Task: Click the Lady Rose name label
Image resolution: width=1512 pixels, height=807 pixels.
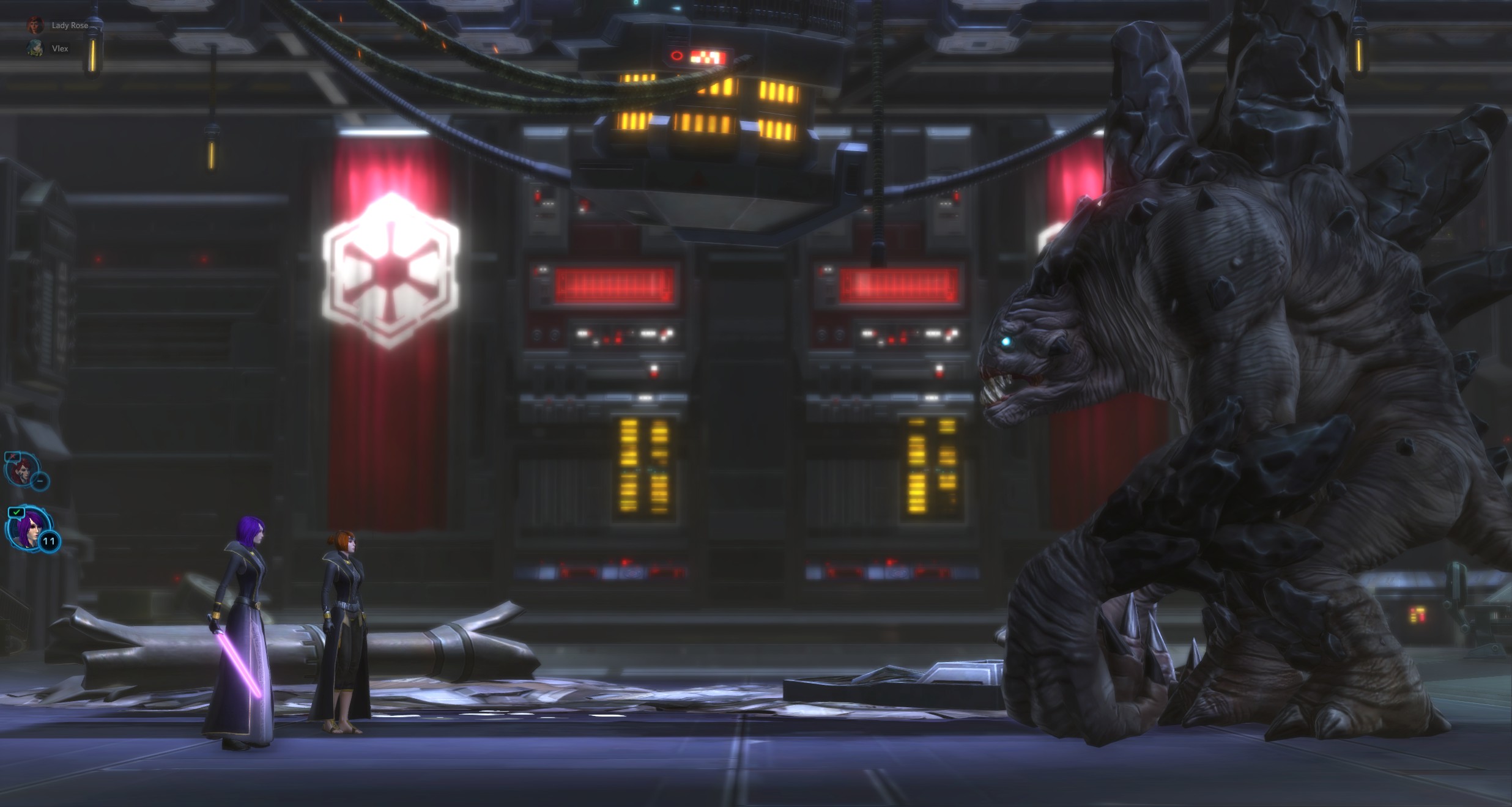Action: click(x=69, y=26)
